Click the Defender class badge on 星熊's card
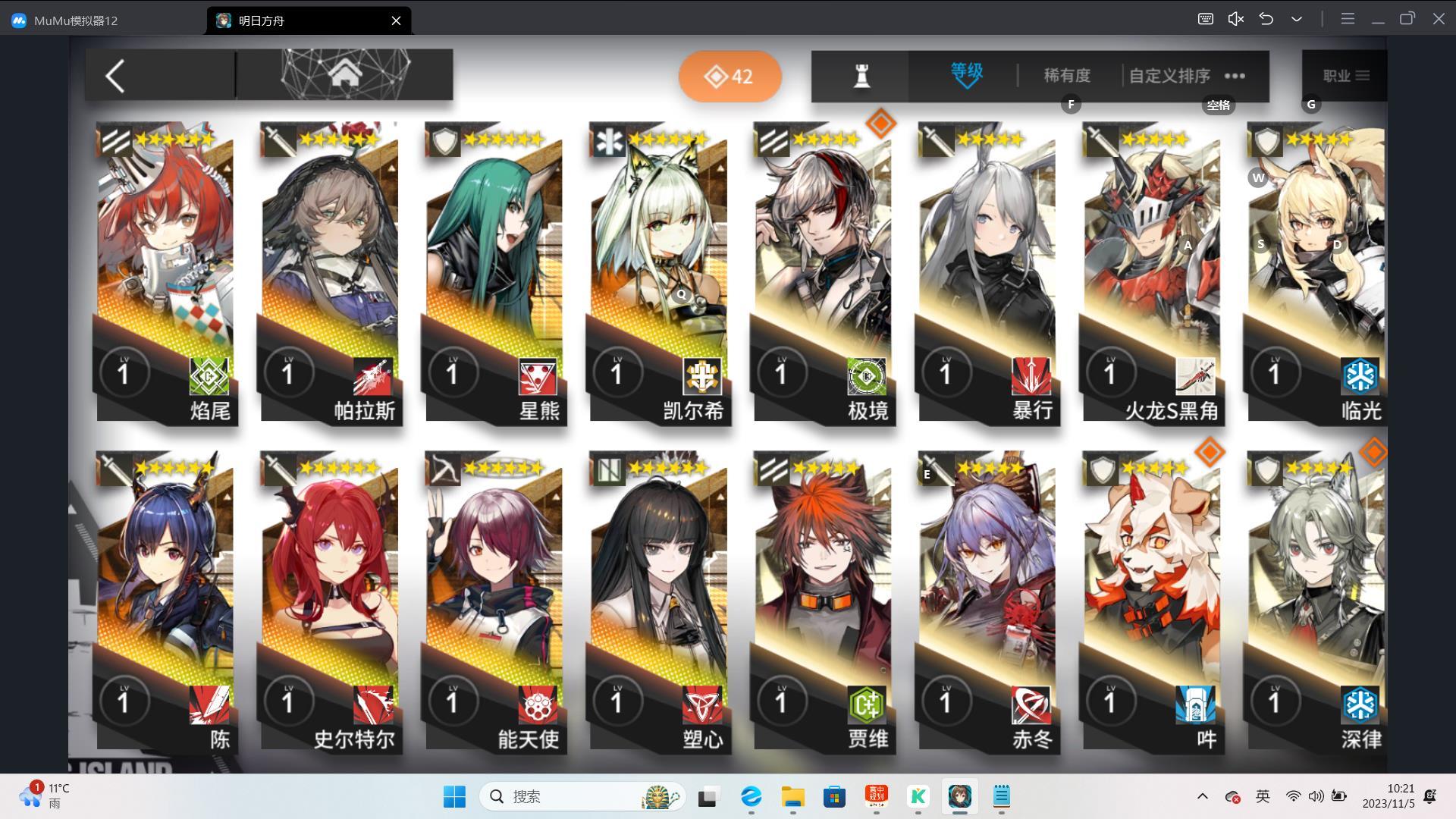 pyautogui.click(x=537, y=377)
